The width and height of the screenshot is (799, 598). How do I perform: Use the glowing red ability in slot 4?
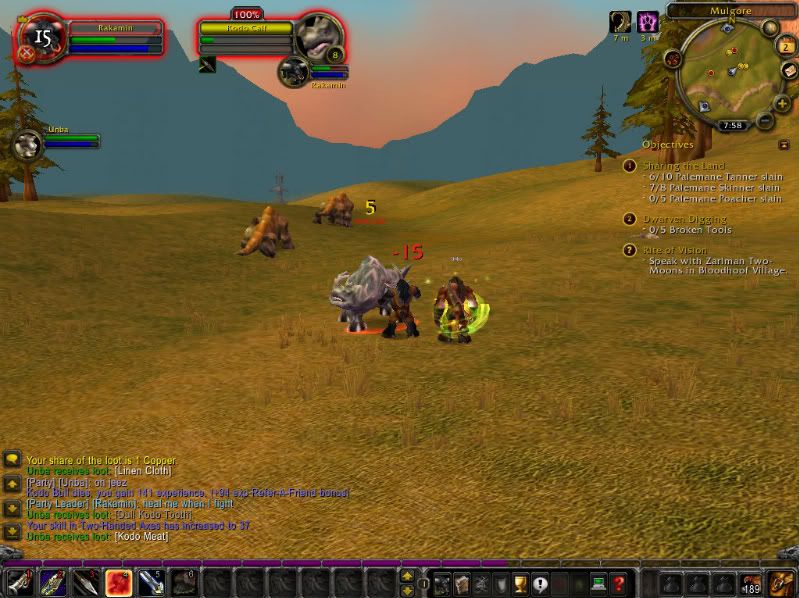click(118, 582)
